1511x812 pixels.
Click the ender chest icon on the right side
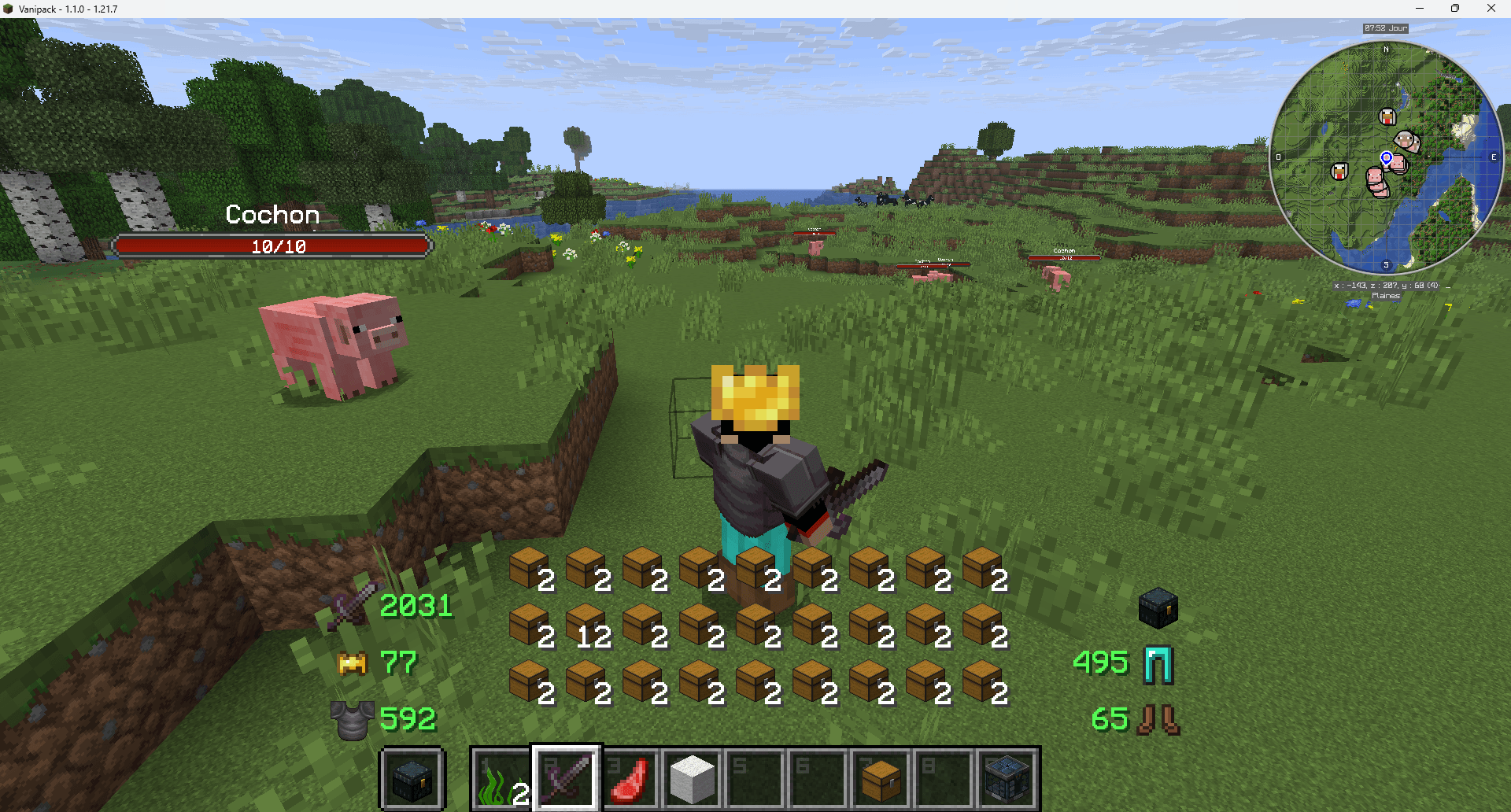point(1157,607)
